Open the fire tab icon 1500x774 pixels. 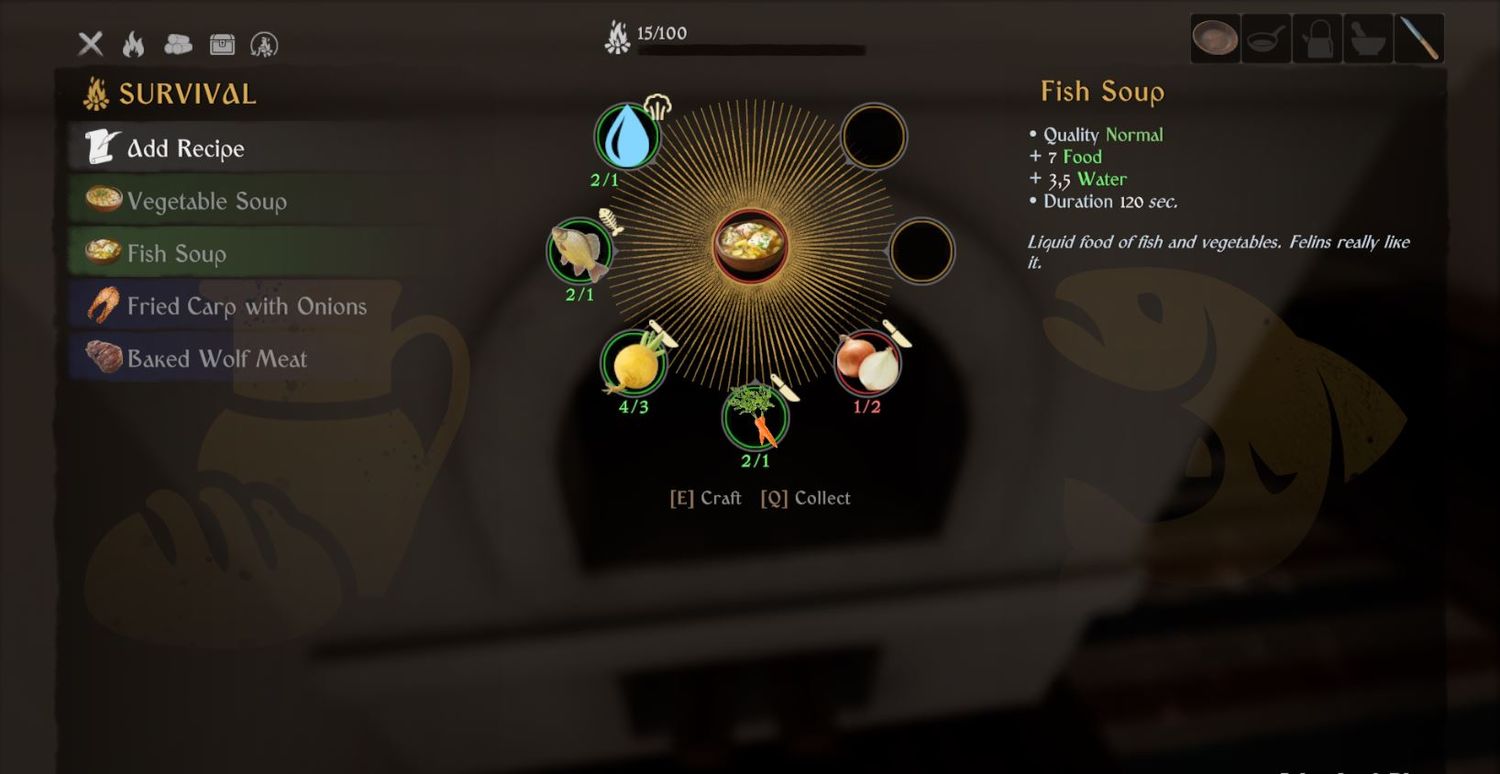coord(133,44)
